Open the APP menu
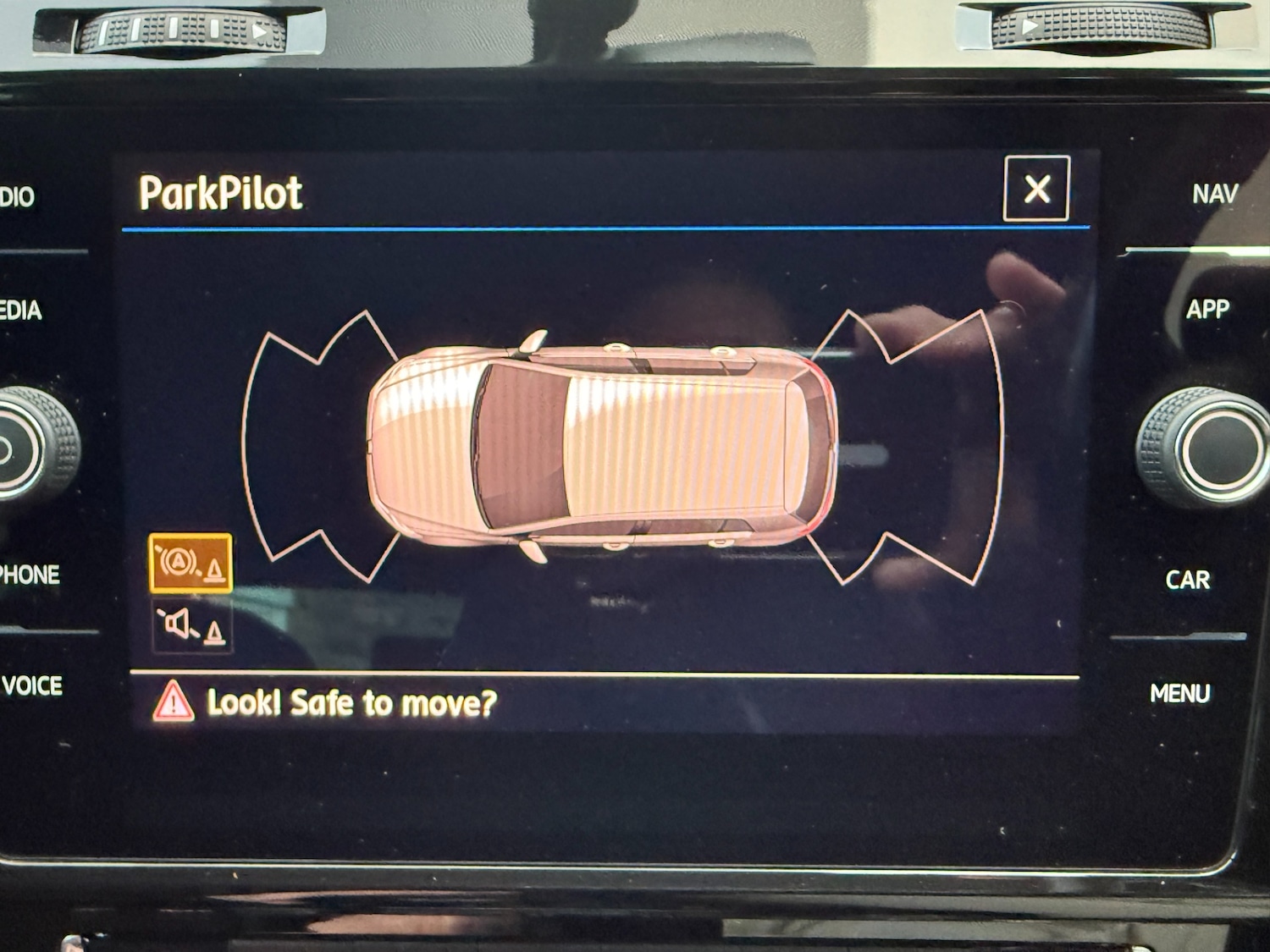 pos(1207,310)
